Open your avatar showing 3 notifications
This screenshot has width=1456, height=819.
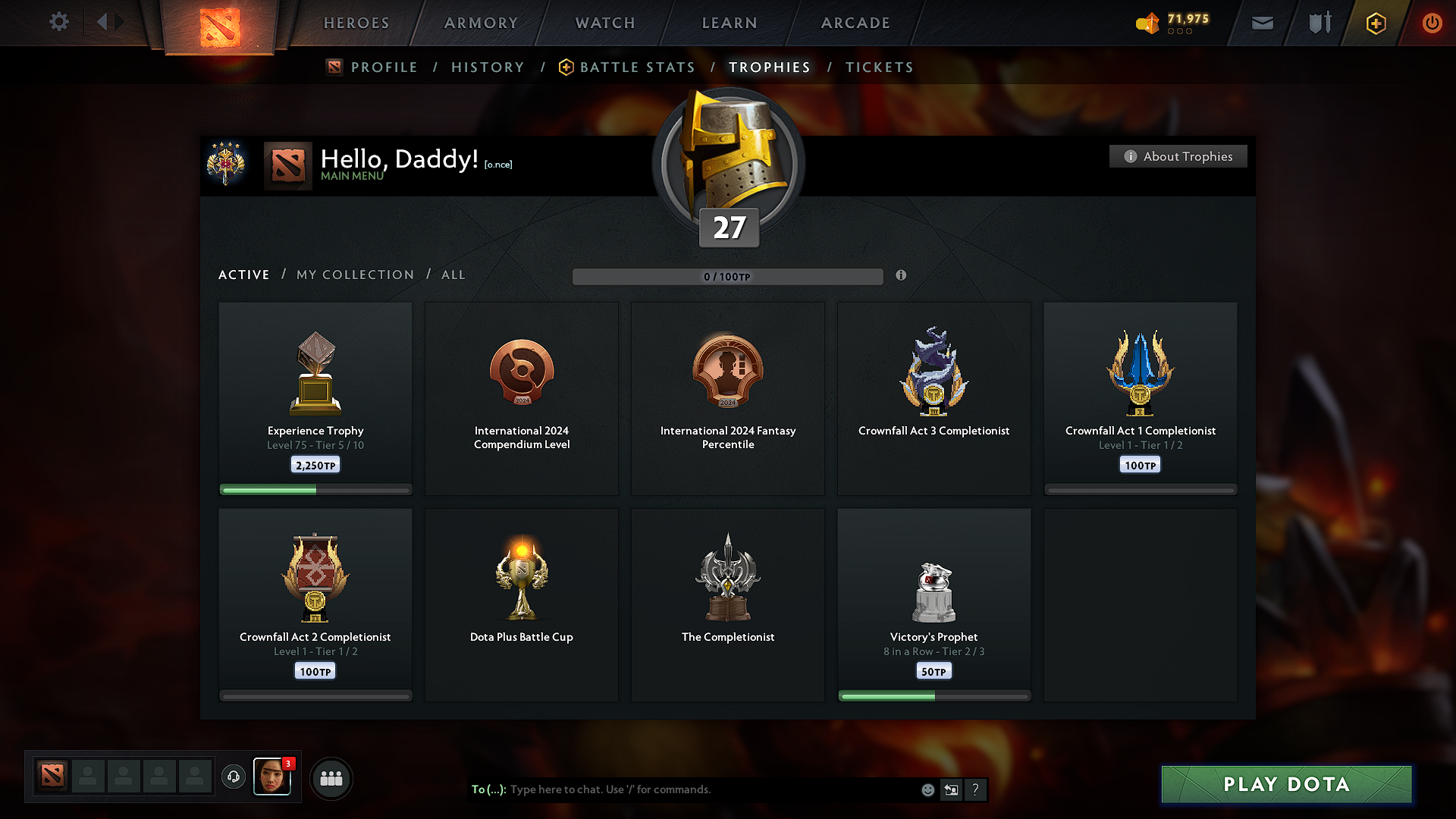[x=272, y=777]
